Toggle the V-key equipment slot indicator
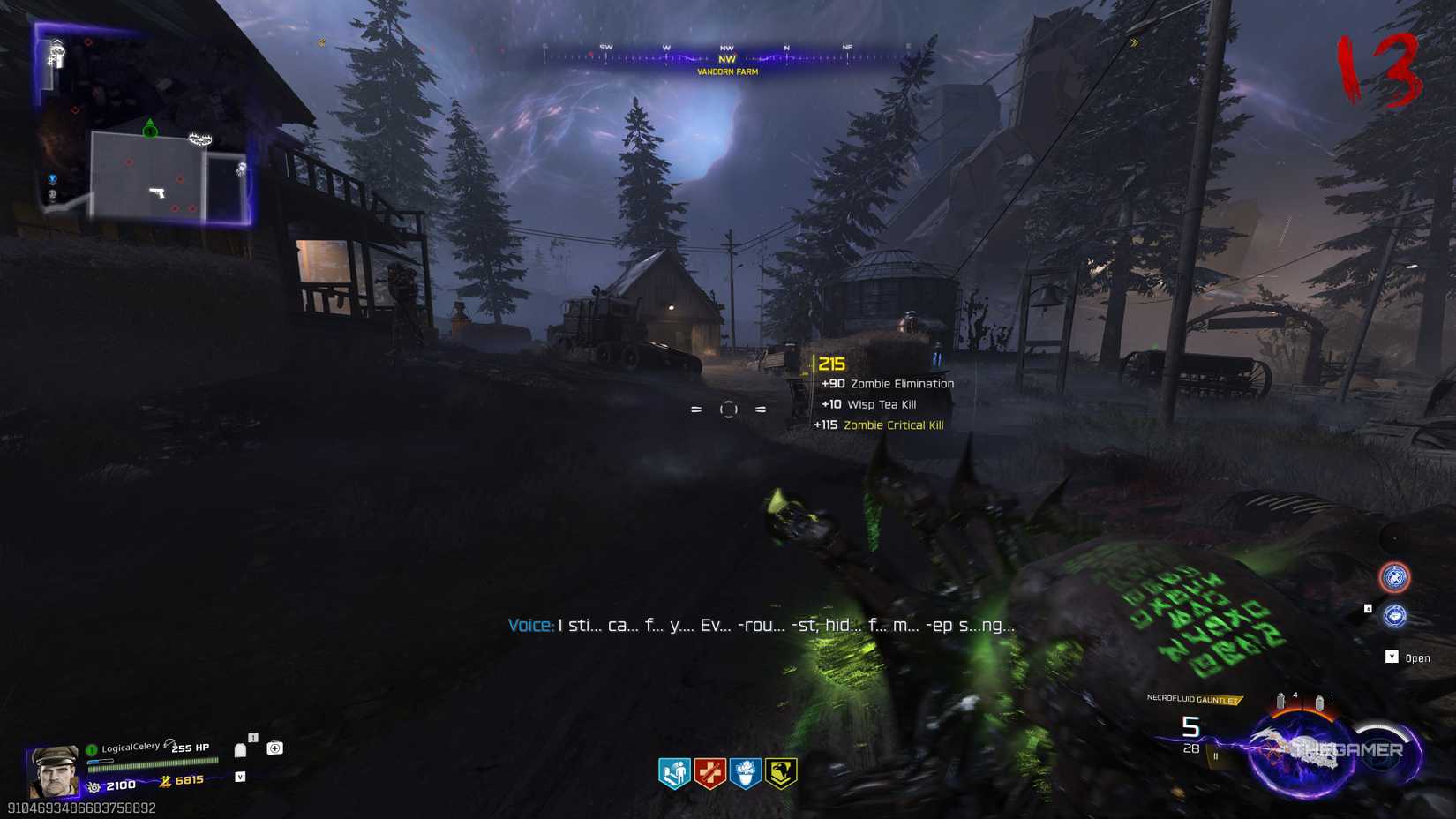1456x819 pixels. point(240,778)
